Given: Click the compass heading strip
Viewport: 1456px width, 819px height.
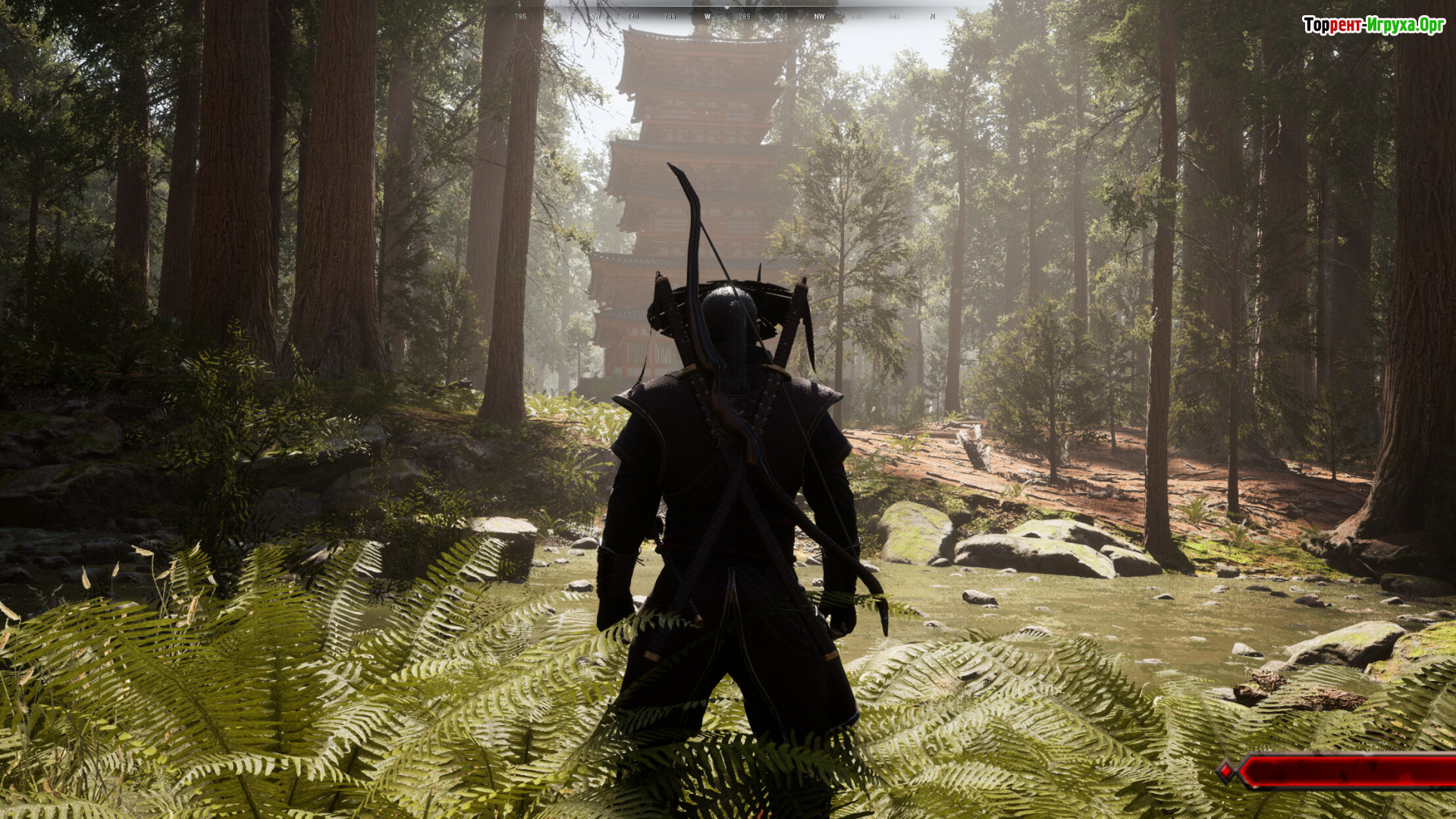Looking at the screenshot, I should [x=726, y=16].
